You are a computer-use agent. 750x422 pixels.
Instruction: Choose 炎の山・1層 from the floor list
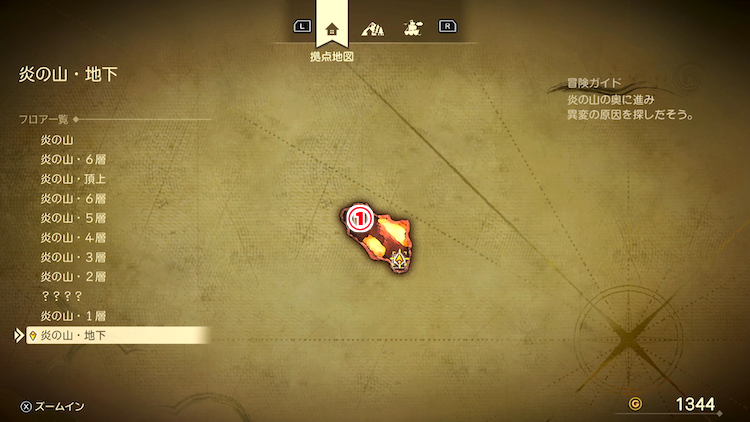pos(73,315)
